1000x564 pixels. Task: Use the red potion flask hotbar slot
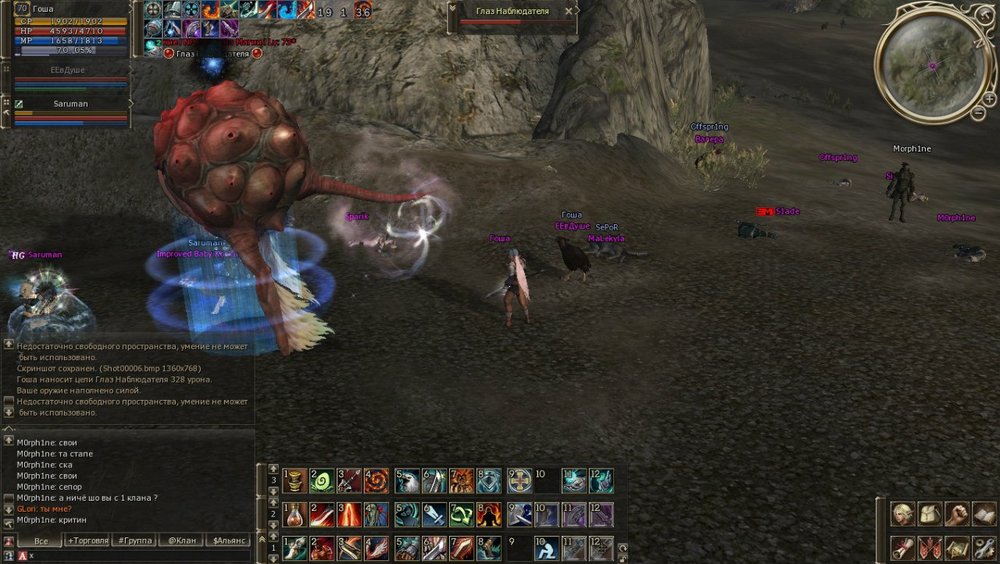[x=294, y=514]
